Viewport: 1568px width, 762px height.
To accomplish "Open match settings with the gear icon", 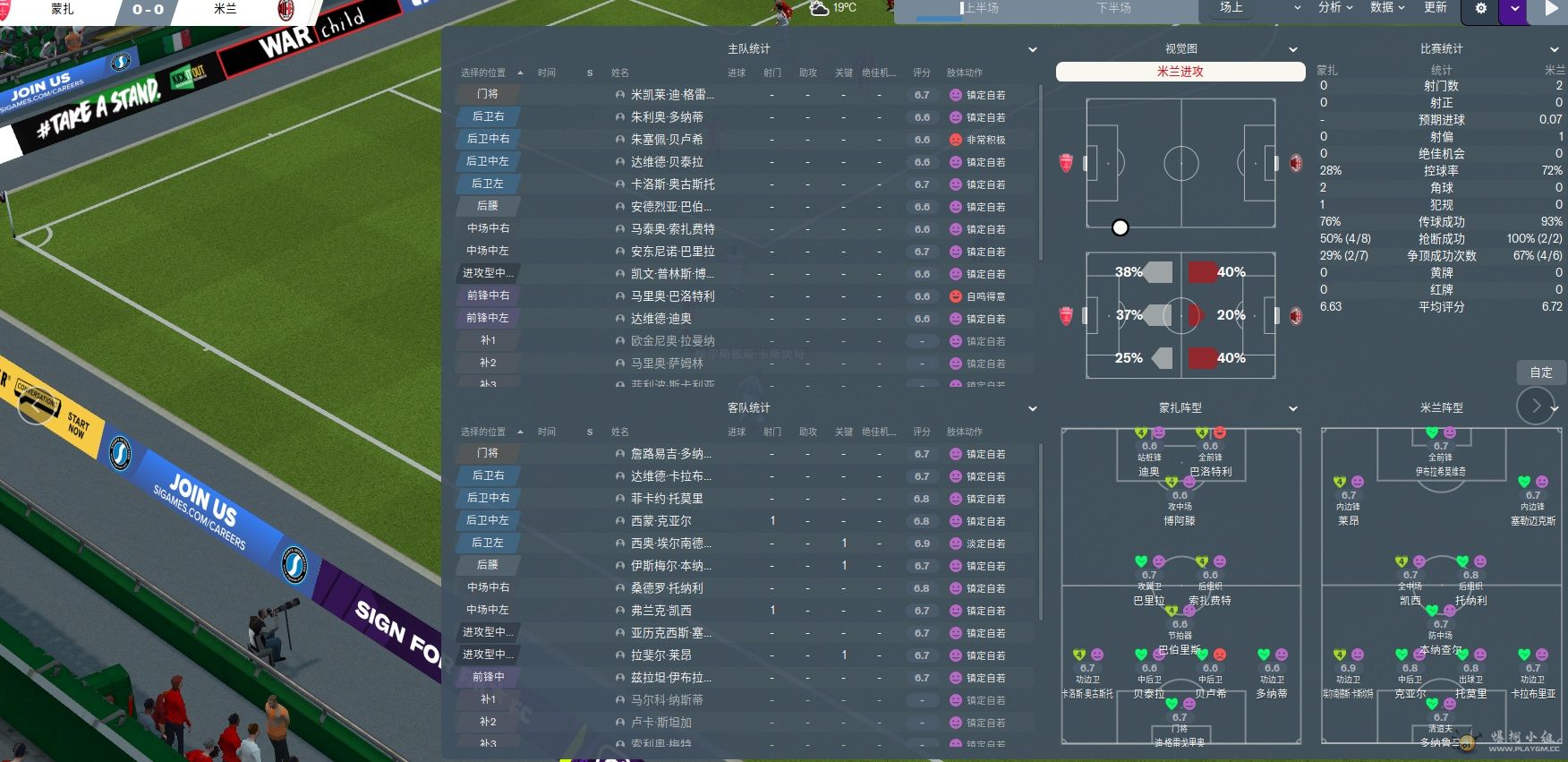I will click(1481, 9).
